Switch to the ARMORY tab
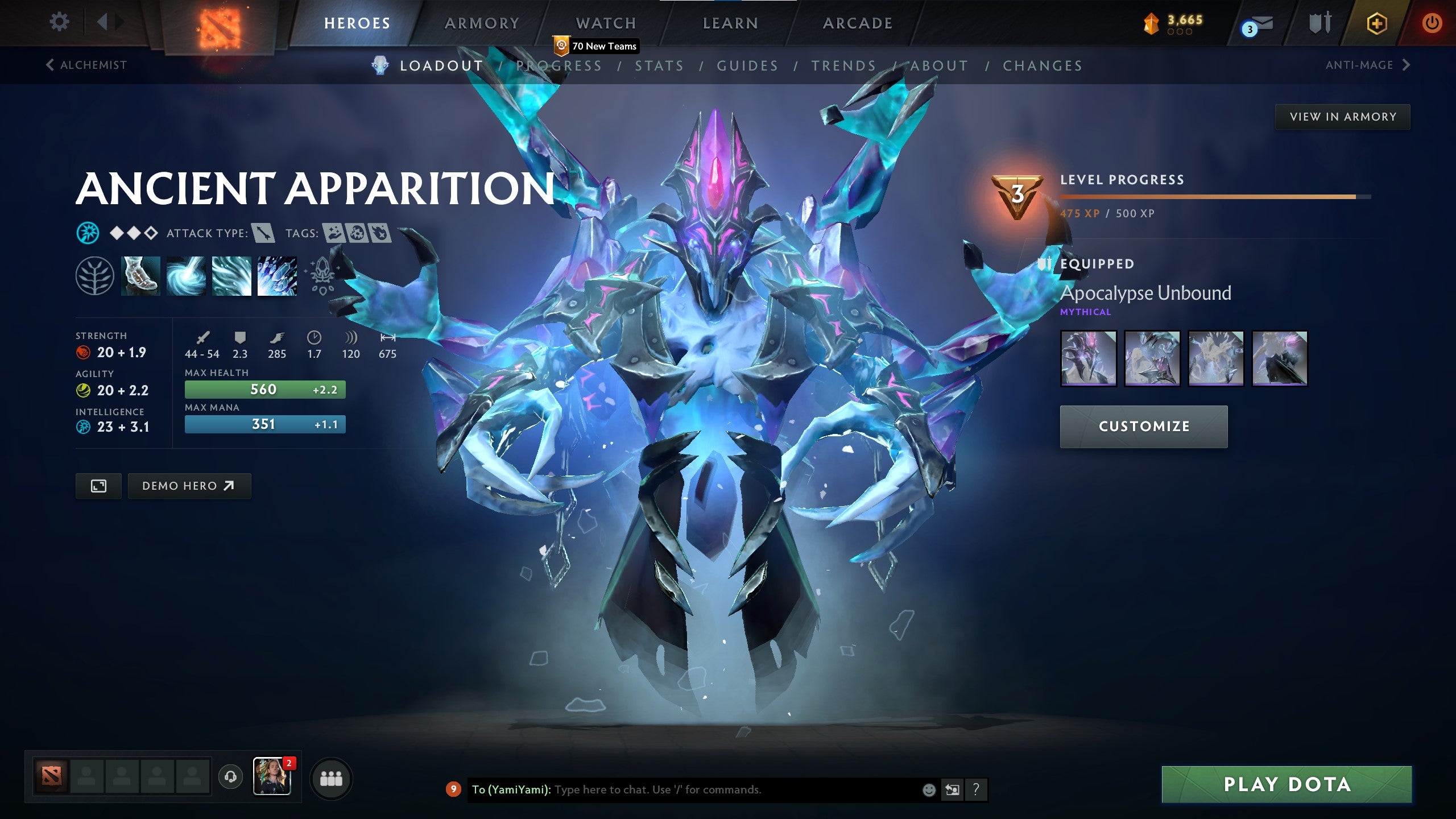 coord(481,23)
